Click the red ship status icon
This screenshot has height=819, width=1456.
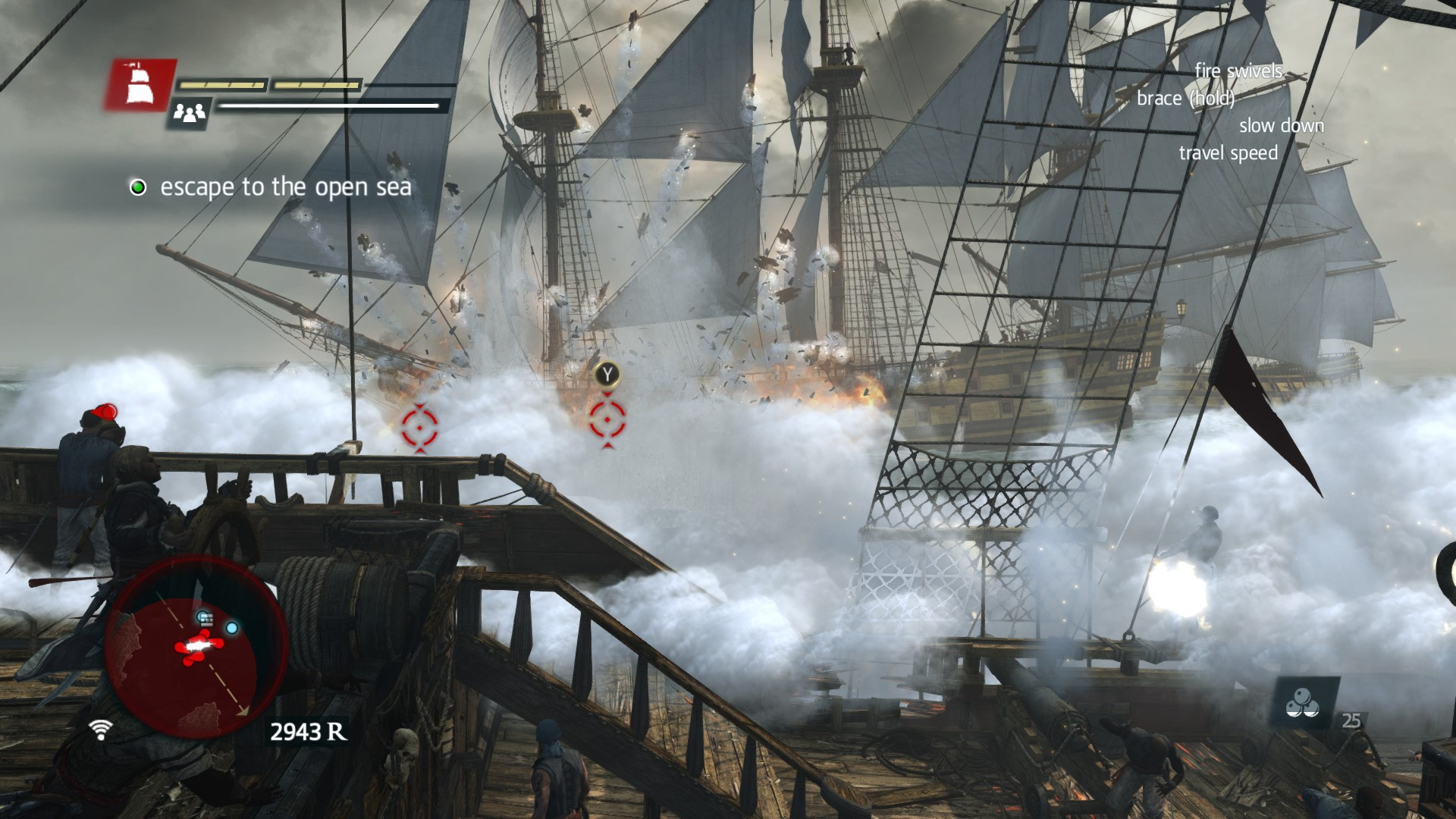138,85
